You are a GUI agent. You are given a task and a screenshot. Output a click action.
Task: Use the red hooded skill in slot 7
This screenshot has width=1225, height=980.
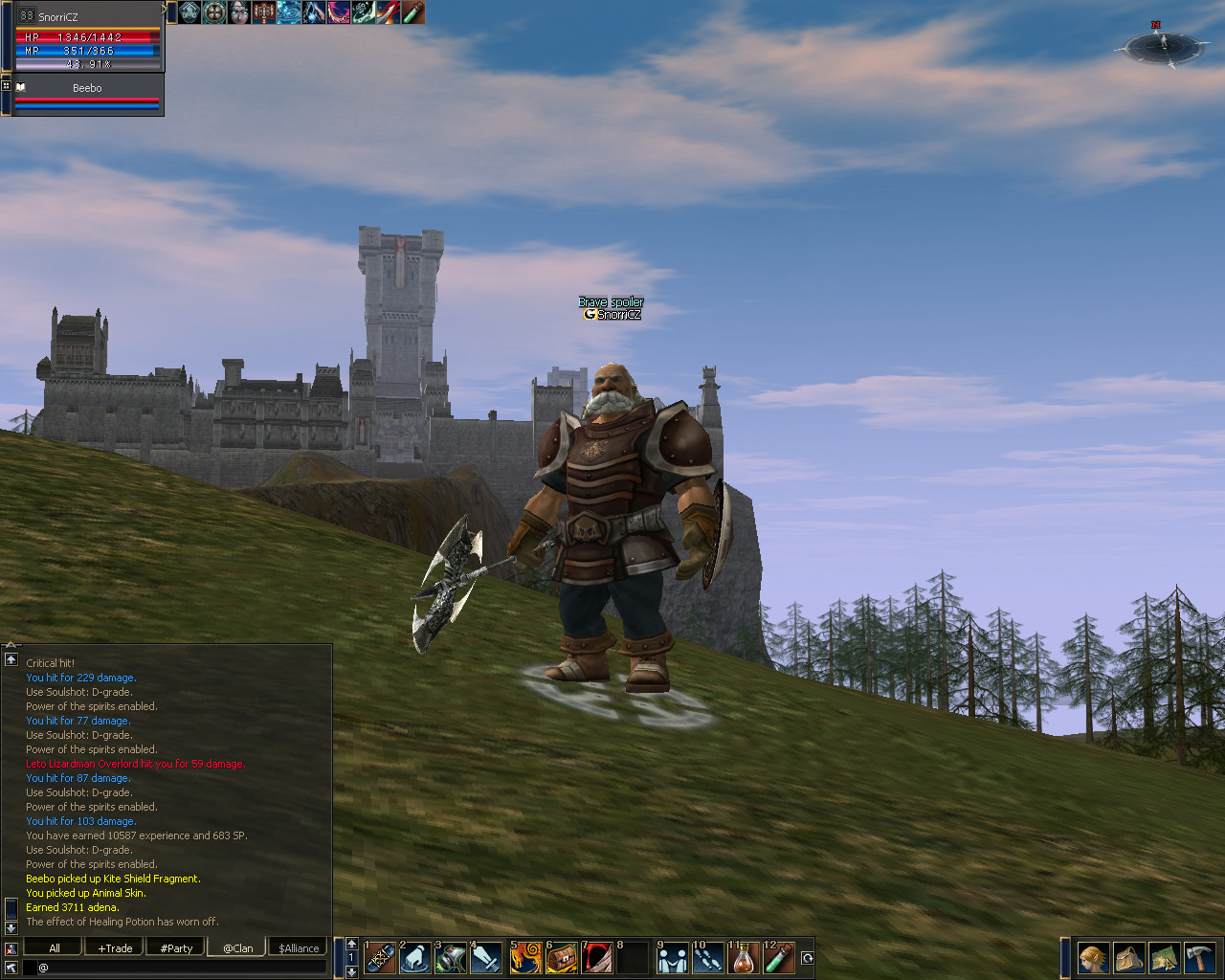click(597, 958)
